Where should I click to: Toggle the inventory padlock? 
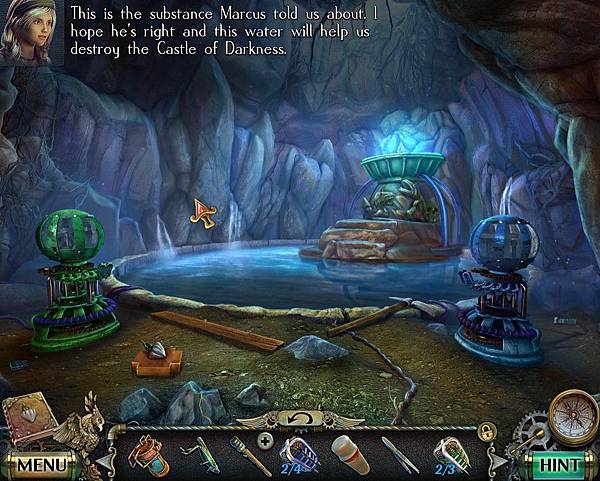pyautogui.click(x=488, y=431)
